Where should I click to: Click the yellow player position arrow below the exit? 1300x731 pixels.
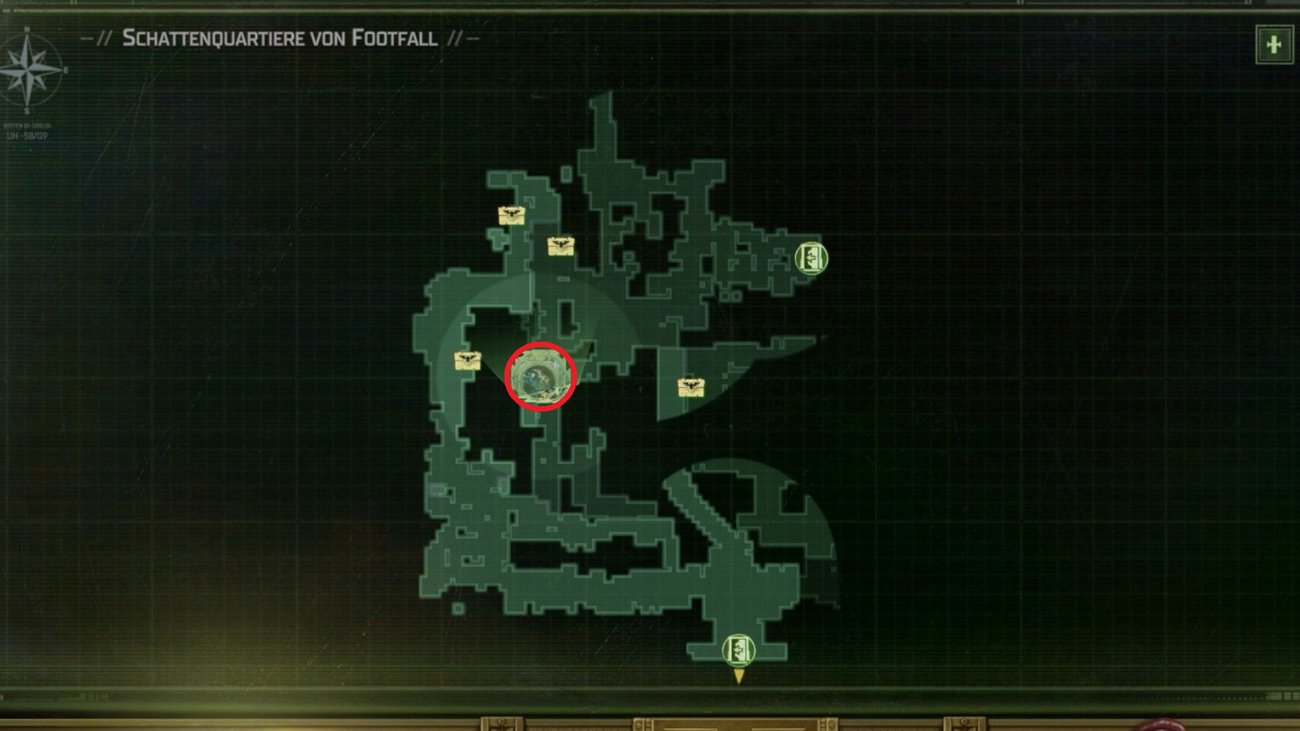point(737,678)
